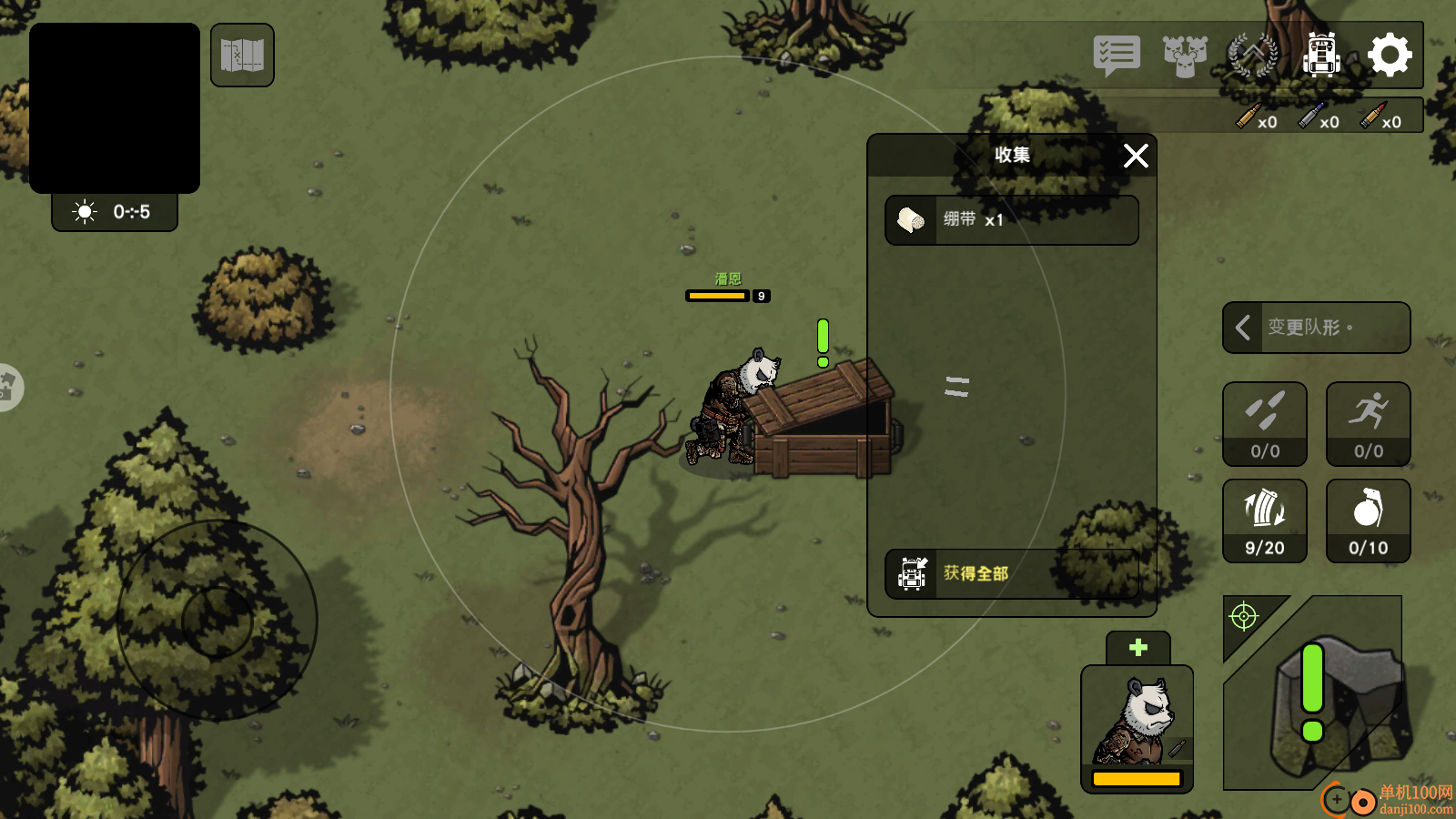
Task: Open the backpack inventory
Action: (x=1321, y=56)
